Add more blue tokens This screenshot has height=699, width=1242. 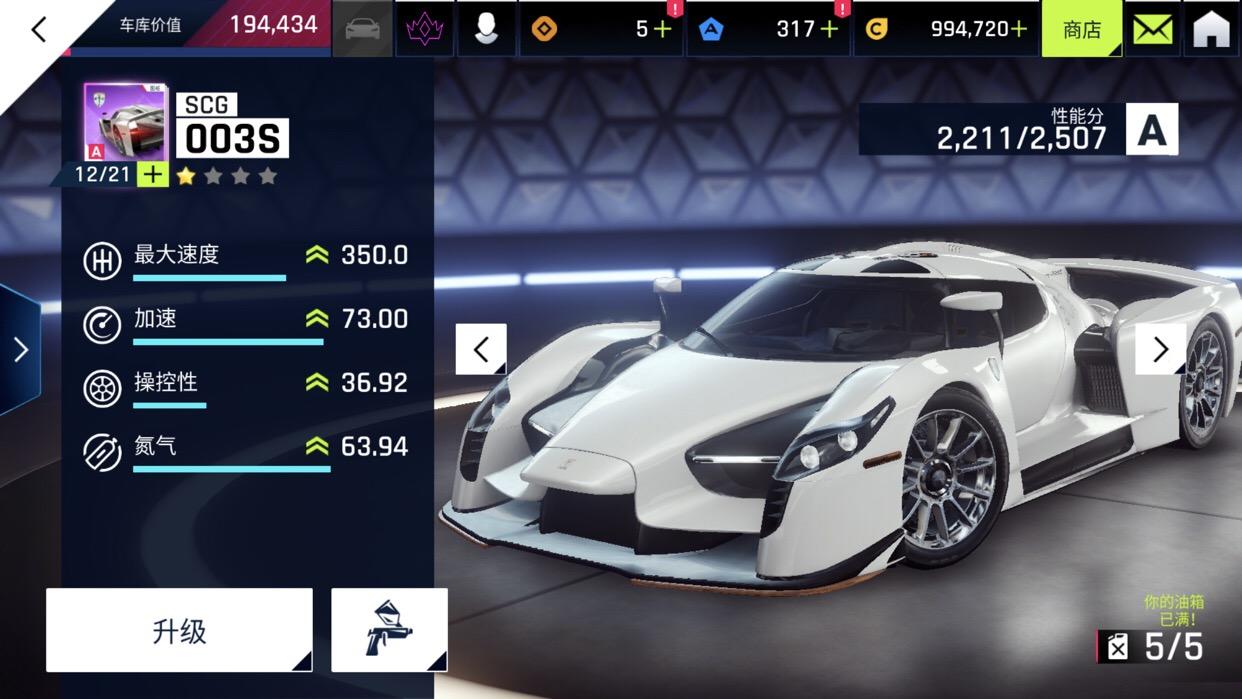829,29
